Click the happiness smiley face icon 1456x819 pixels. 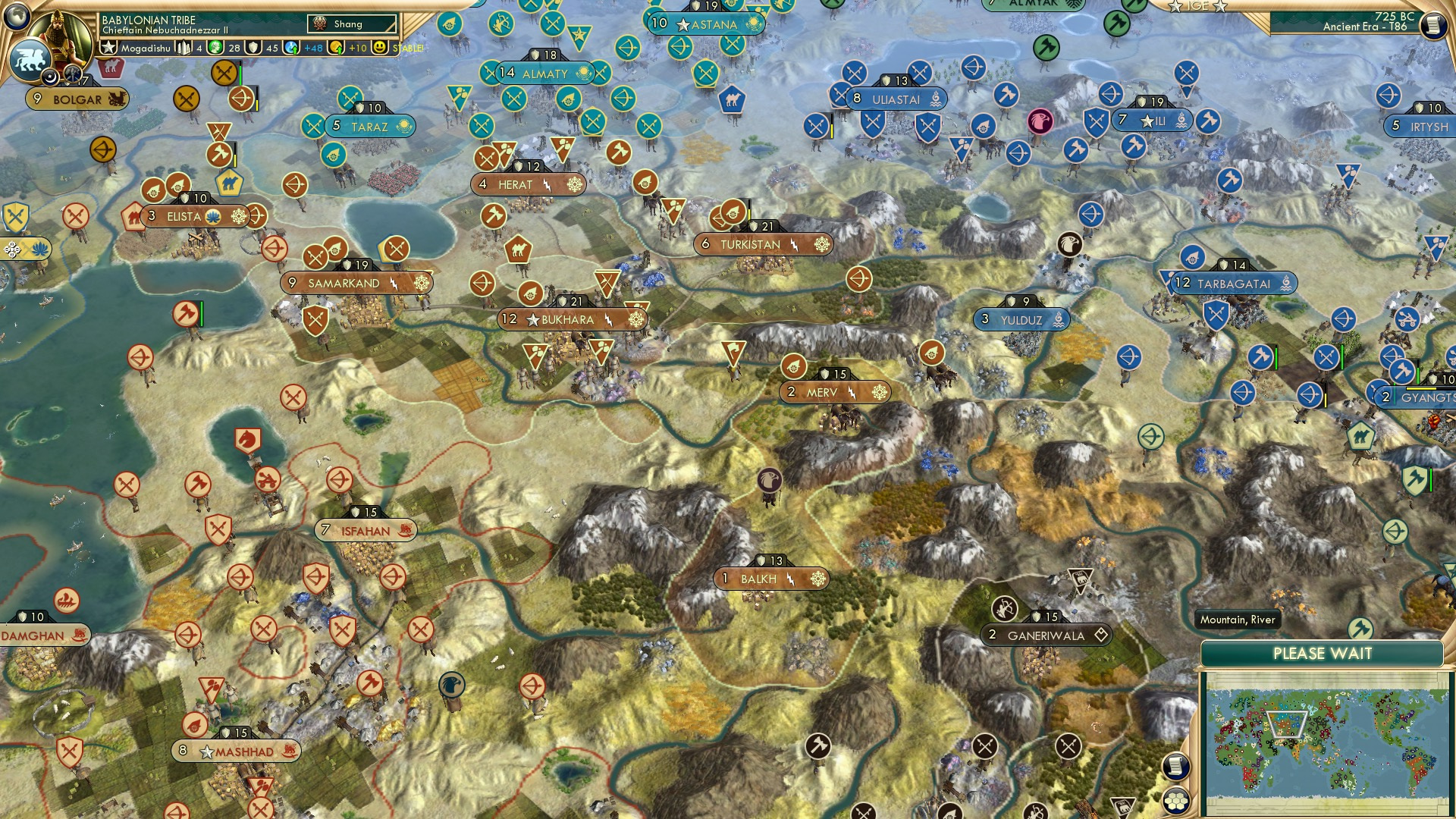379,49
